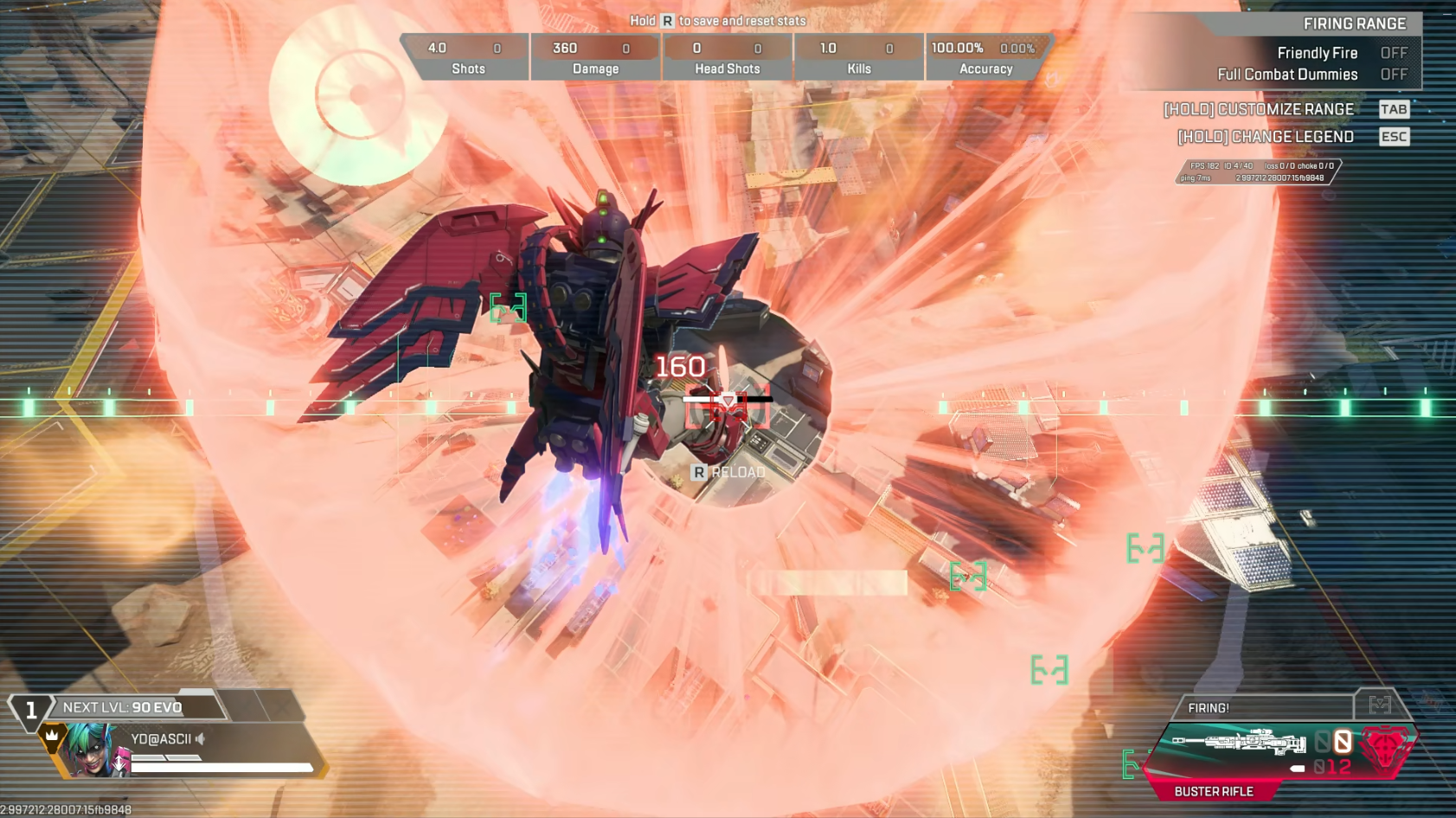Select the Kills stat panel
Image resolution: width=1456 pixels, height=818 pixels.
coord(859,57)
